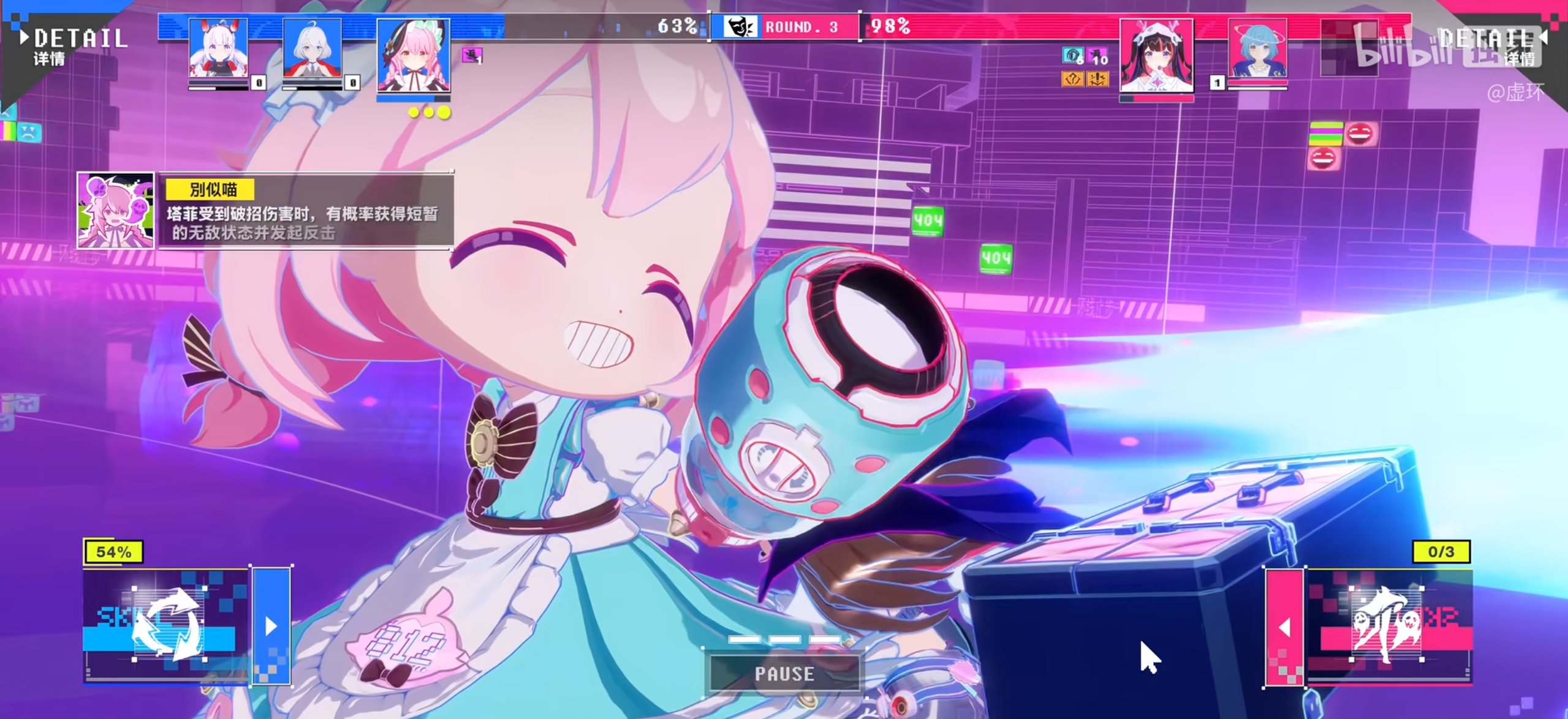
Task: Open the round 3 mask icon
Action: (740, 27)
